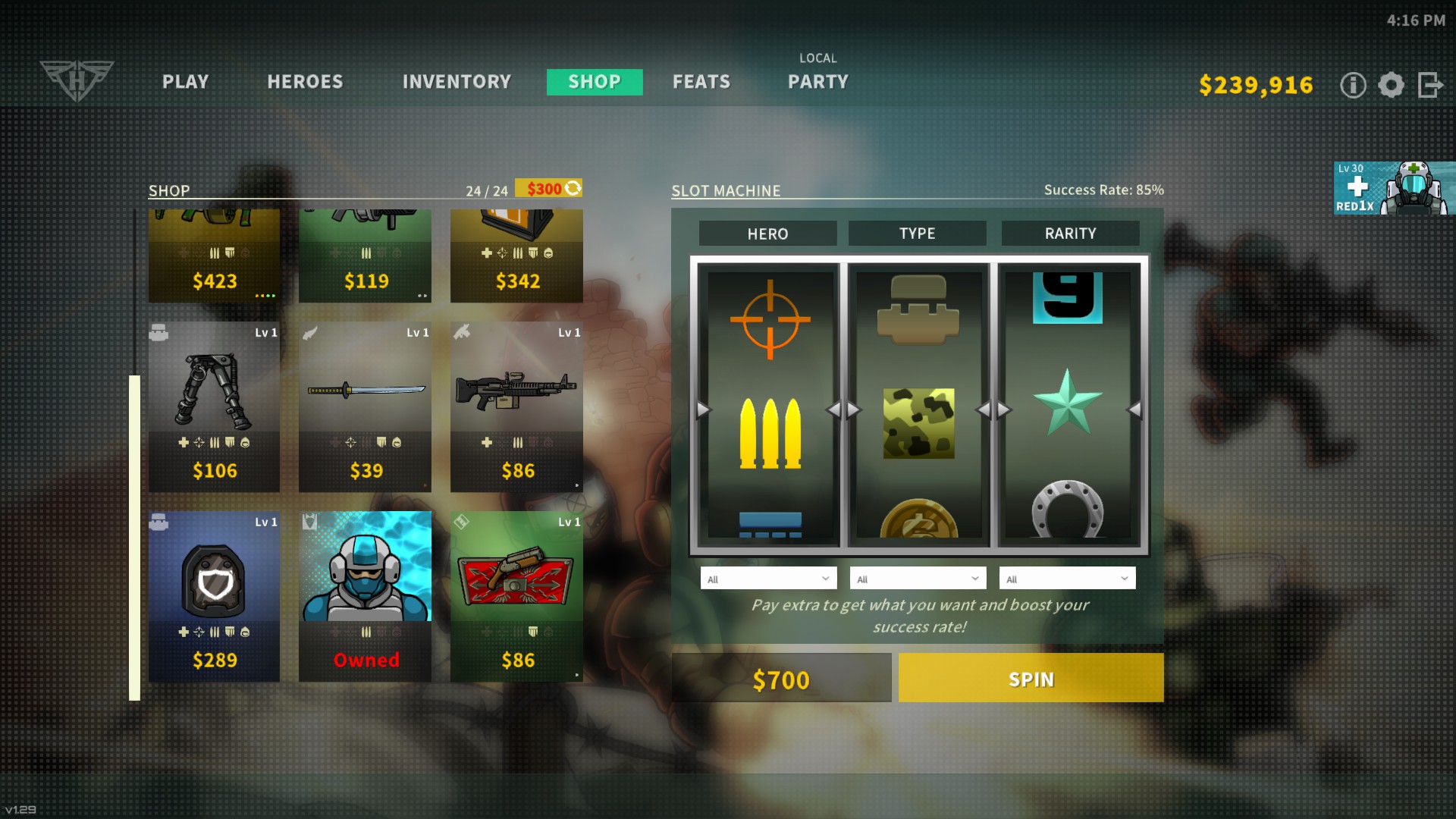
Task: Open settings with the gear icon
Action: click(1391, 85)
